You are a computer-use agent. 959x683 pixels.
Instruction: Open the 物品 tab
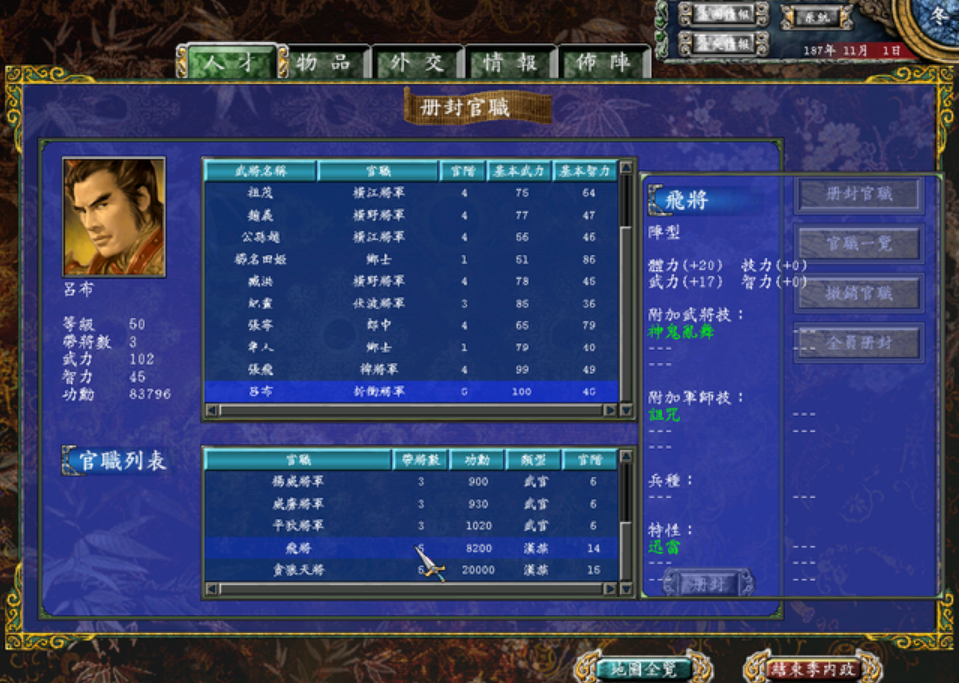coord(323,63)
